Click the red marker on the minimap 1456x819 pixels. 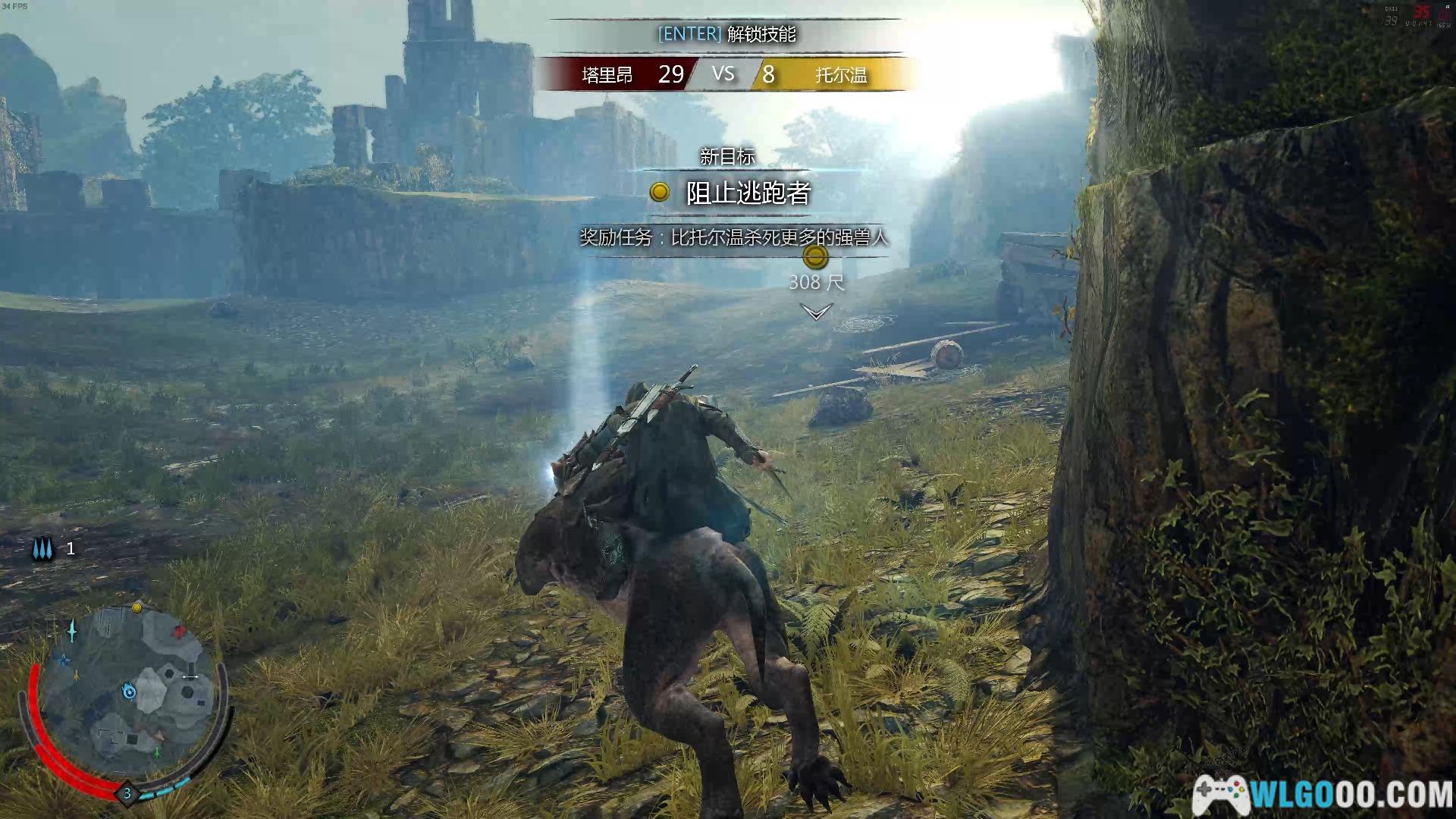pos(179,631)
